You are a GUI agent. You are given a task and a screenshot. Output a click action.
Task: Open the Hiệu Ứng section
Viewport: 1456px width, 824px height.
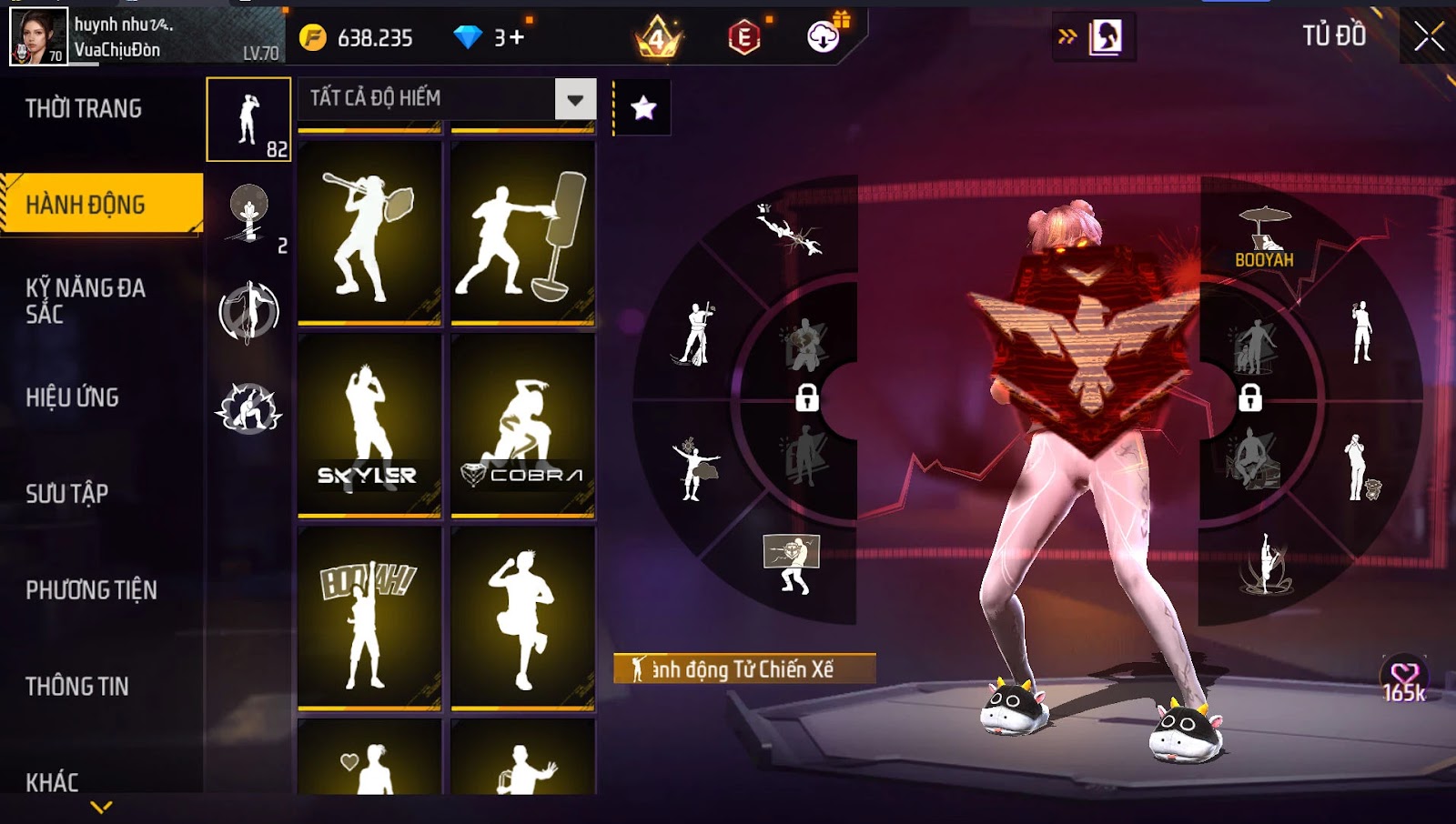tap(73, 397)
